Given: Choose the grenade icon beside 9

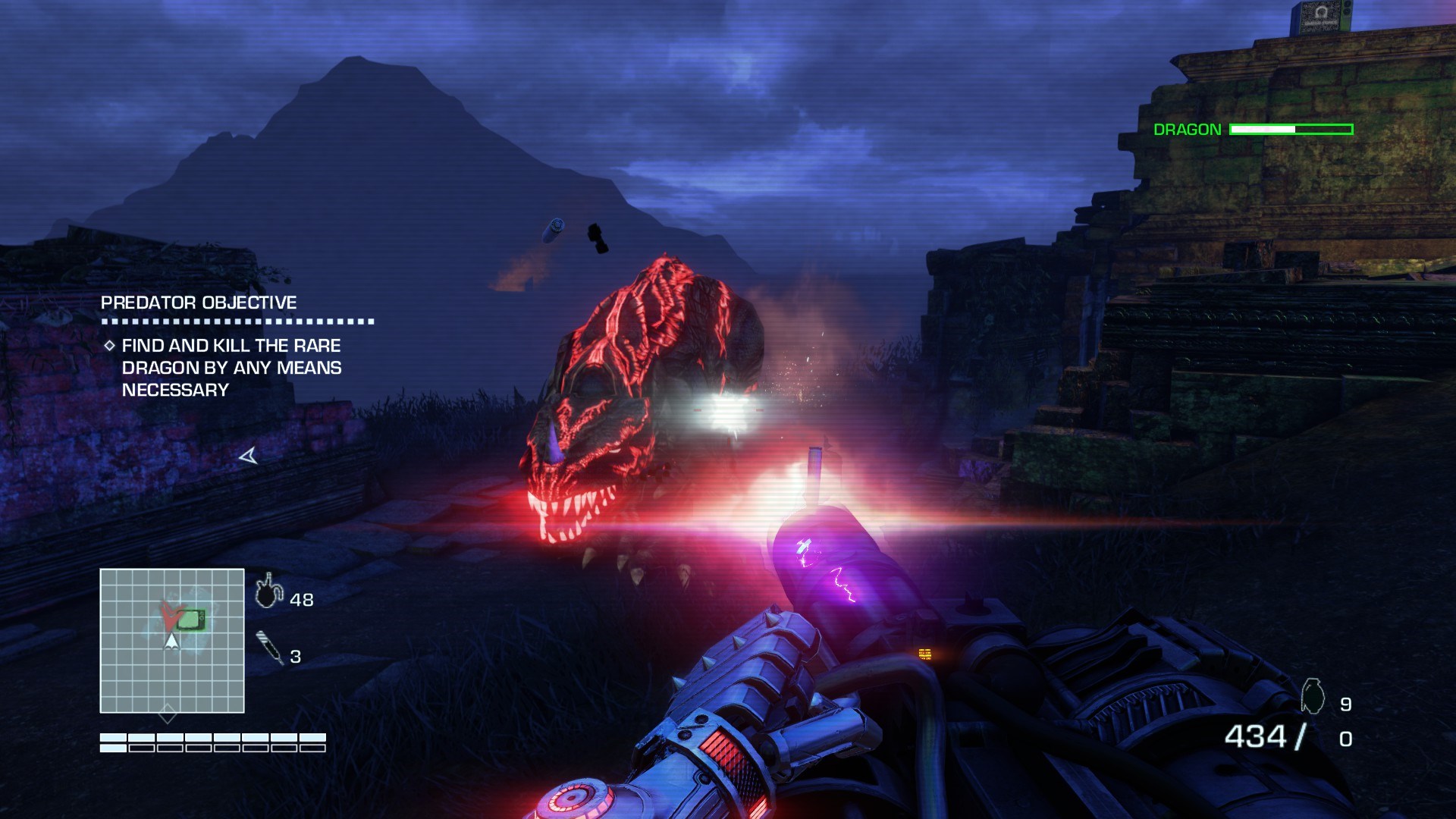Looking at the screenshot, I should pyautogui.click(x=1313, y=696).
